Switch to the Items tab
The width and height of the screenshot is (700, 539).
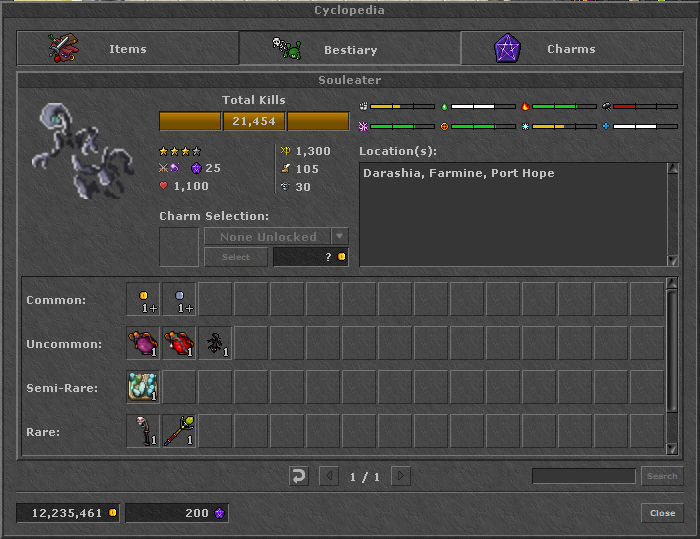click(128, 49)
